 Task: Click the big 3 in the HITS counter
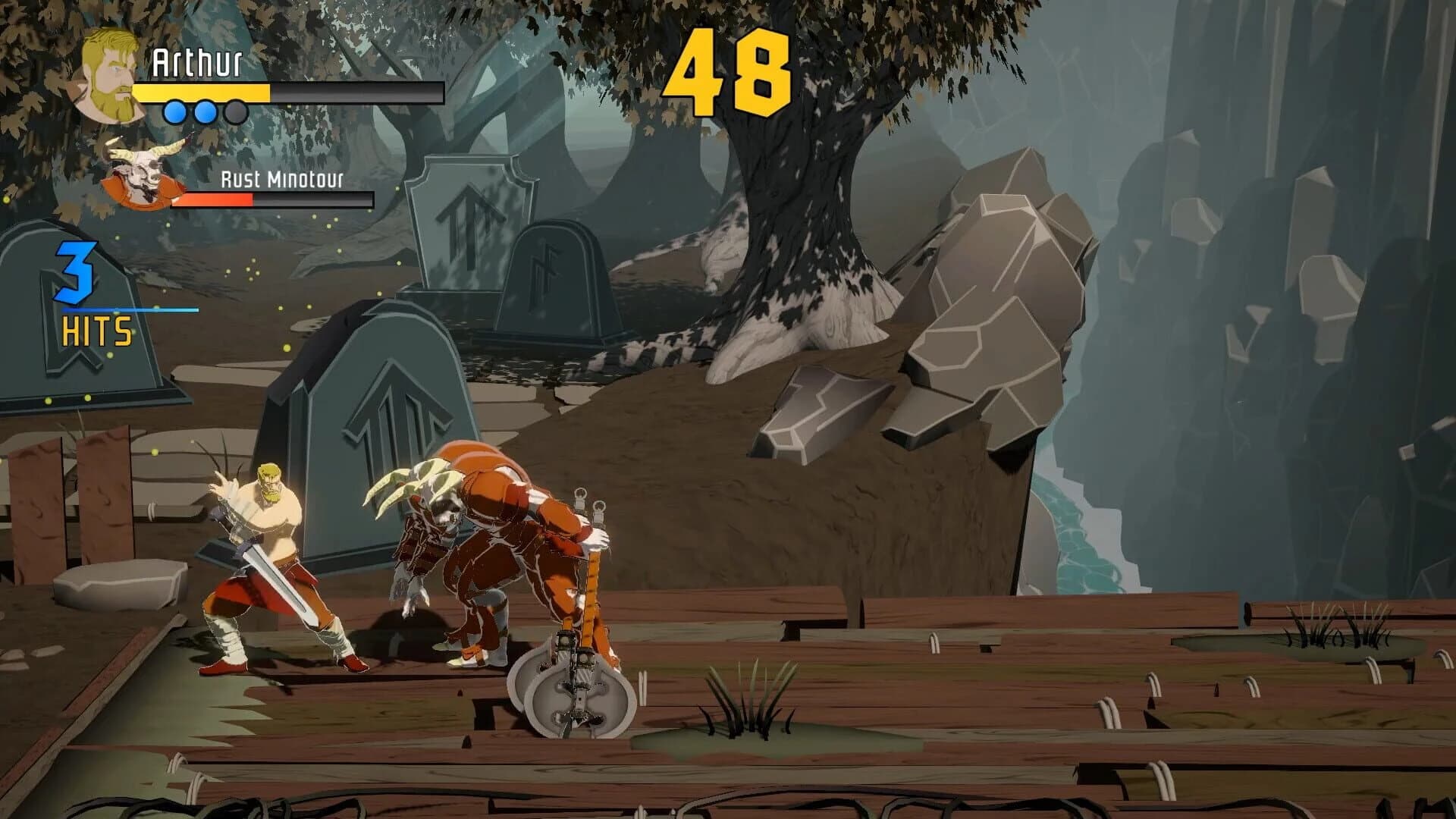[76, 273]
